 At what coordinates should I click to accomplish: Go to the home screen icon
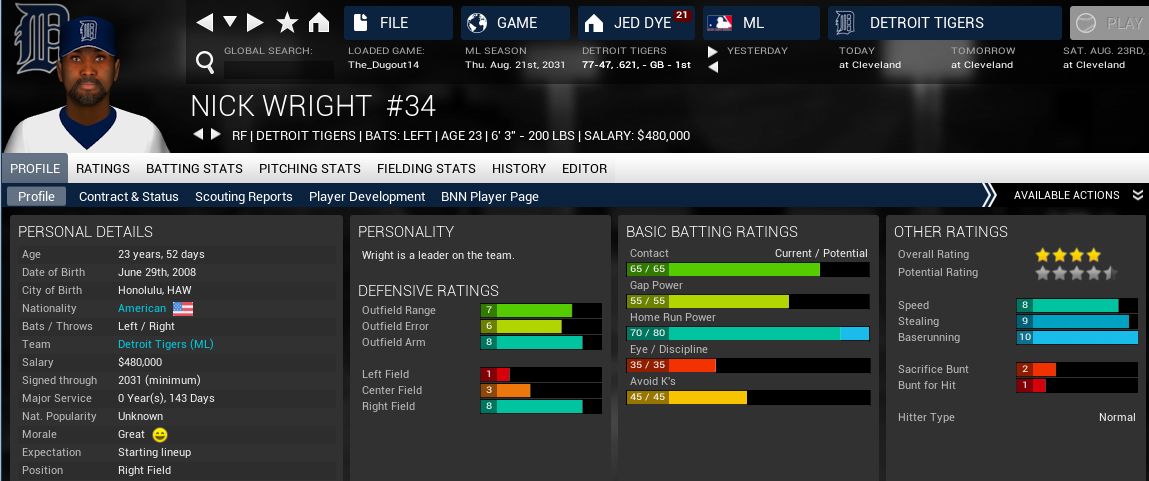pos(319,23)
